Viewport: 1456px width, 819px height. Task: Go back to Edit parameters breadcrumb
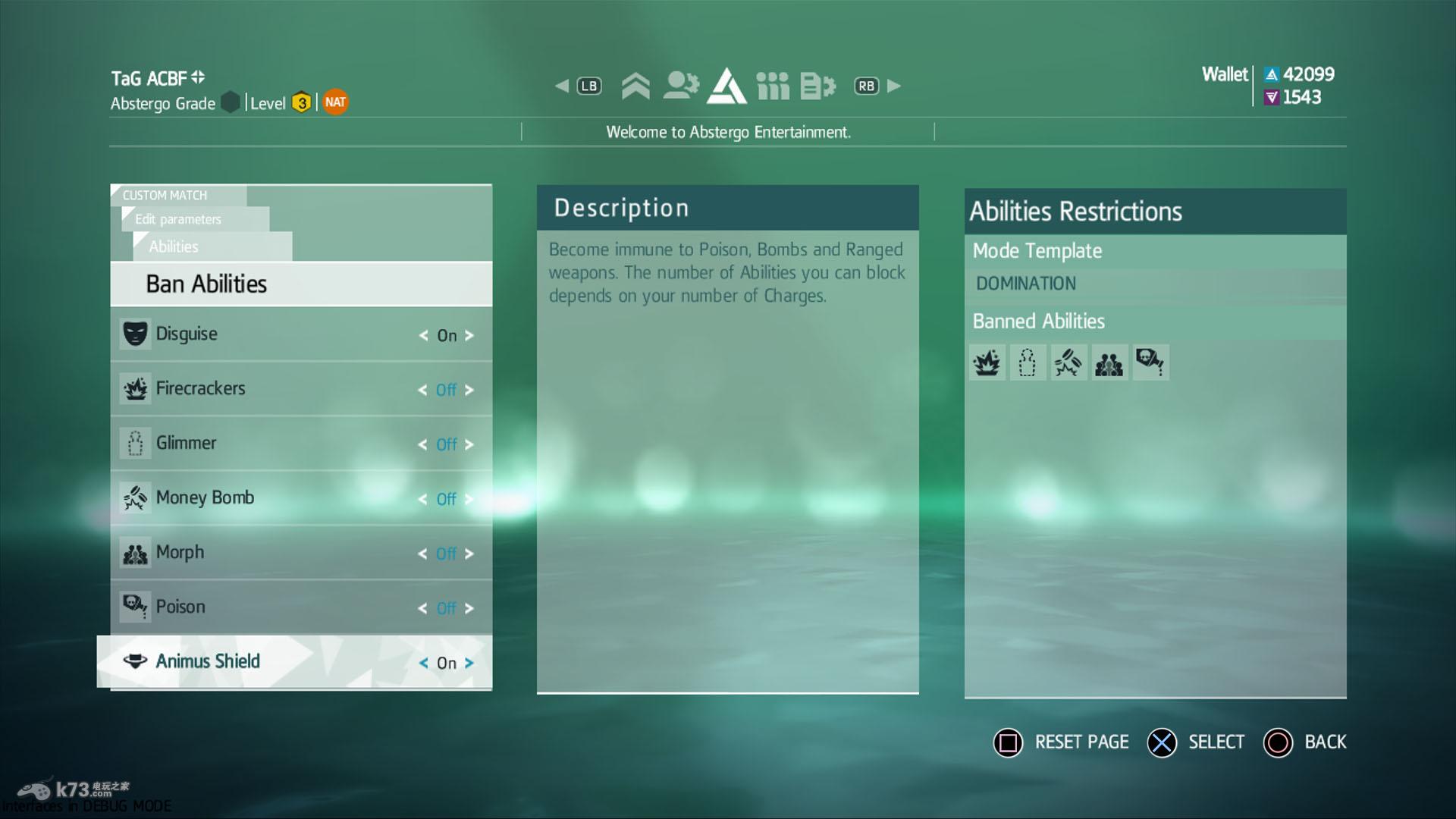pyautogui.click(x=179, y=219)
